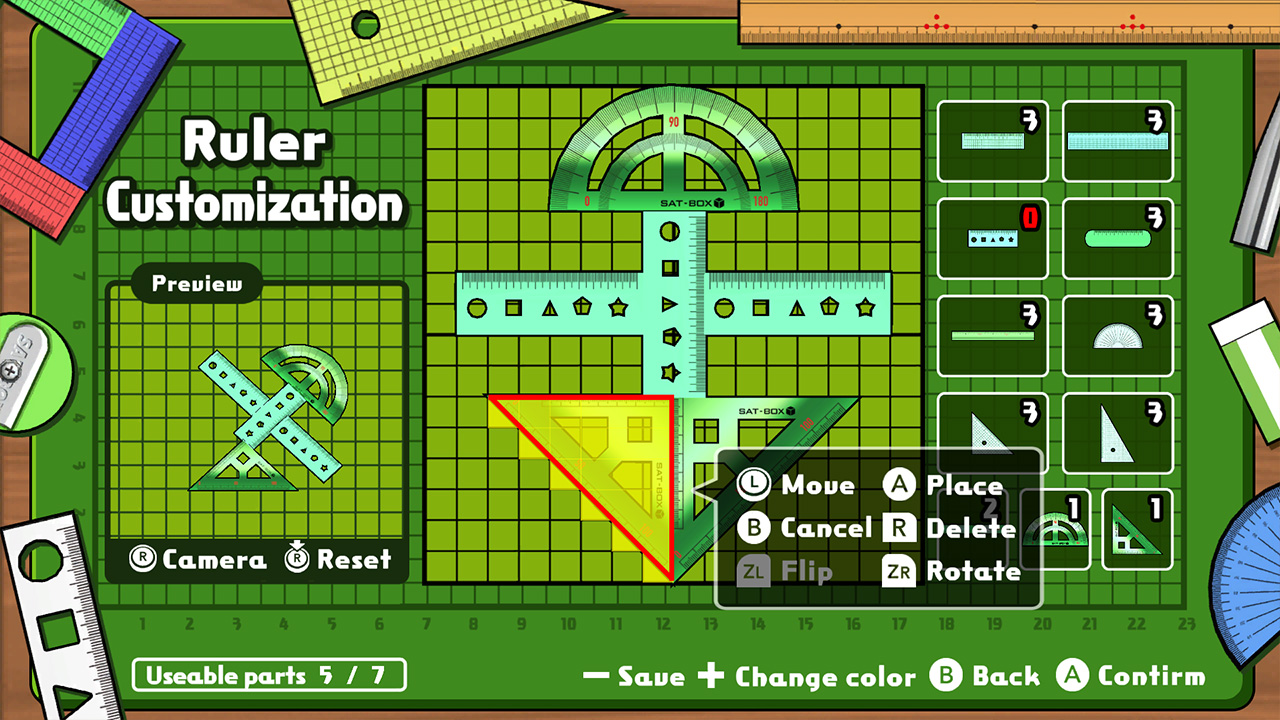This screenshot has width=1280, height=720.
Task: Select the depleted stencil ruler marked zero
Action: (992, 237)
